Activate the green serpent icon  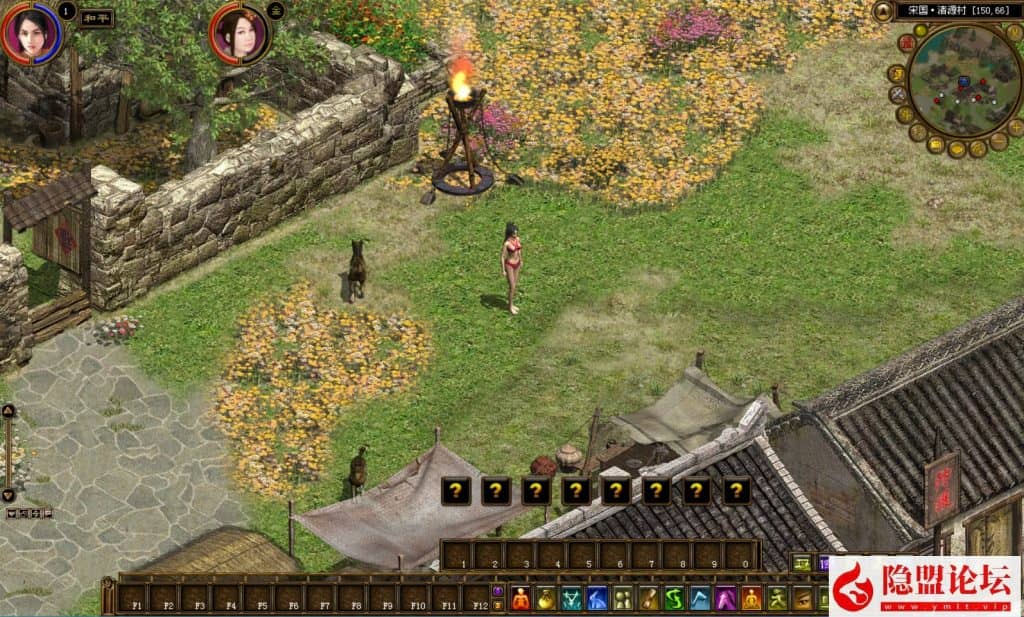click(674, 599)
